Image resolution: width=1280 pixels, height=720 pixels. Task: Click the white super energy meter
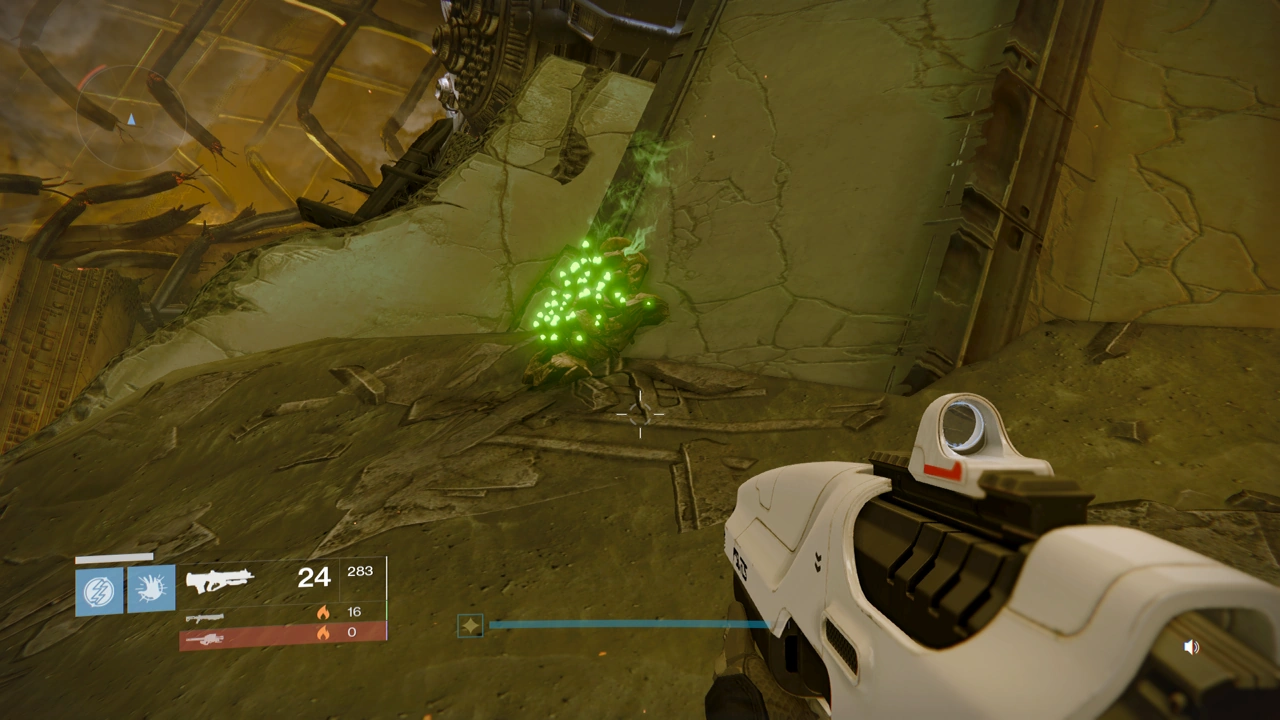click(115, 557)
